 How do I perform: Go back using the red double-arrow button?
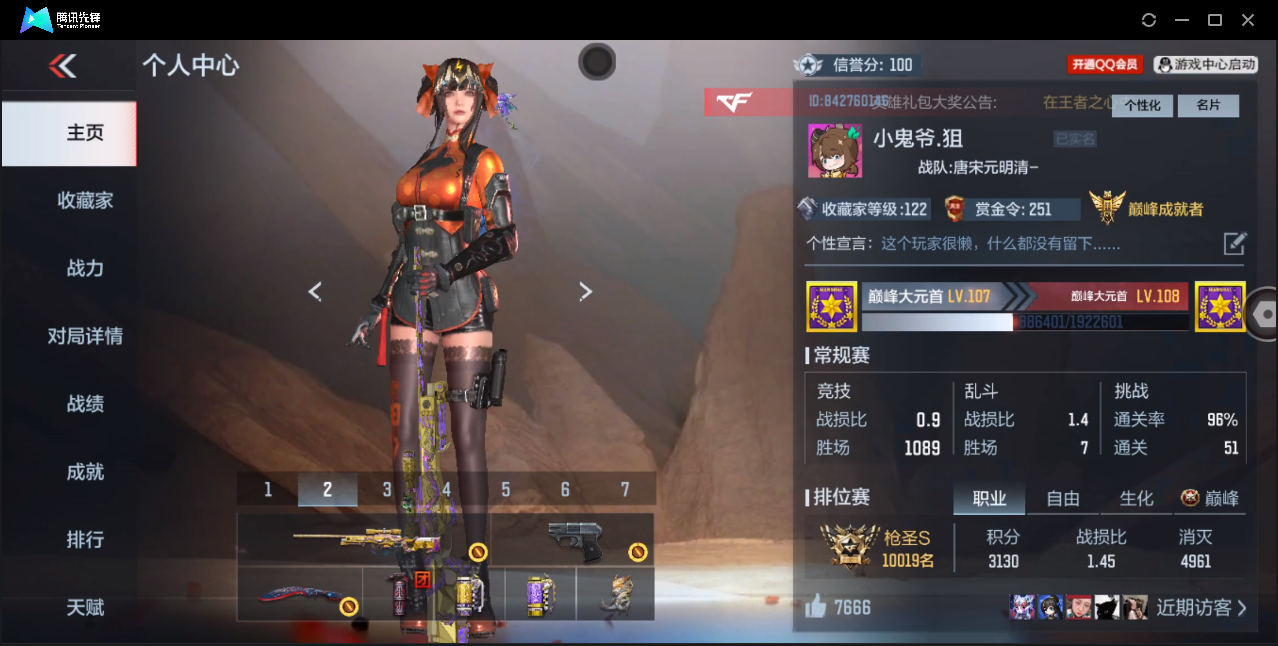pos(62,67)
